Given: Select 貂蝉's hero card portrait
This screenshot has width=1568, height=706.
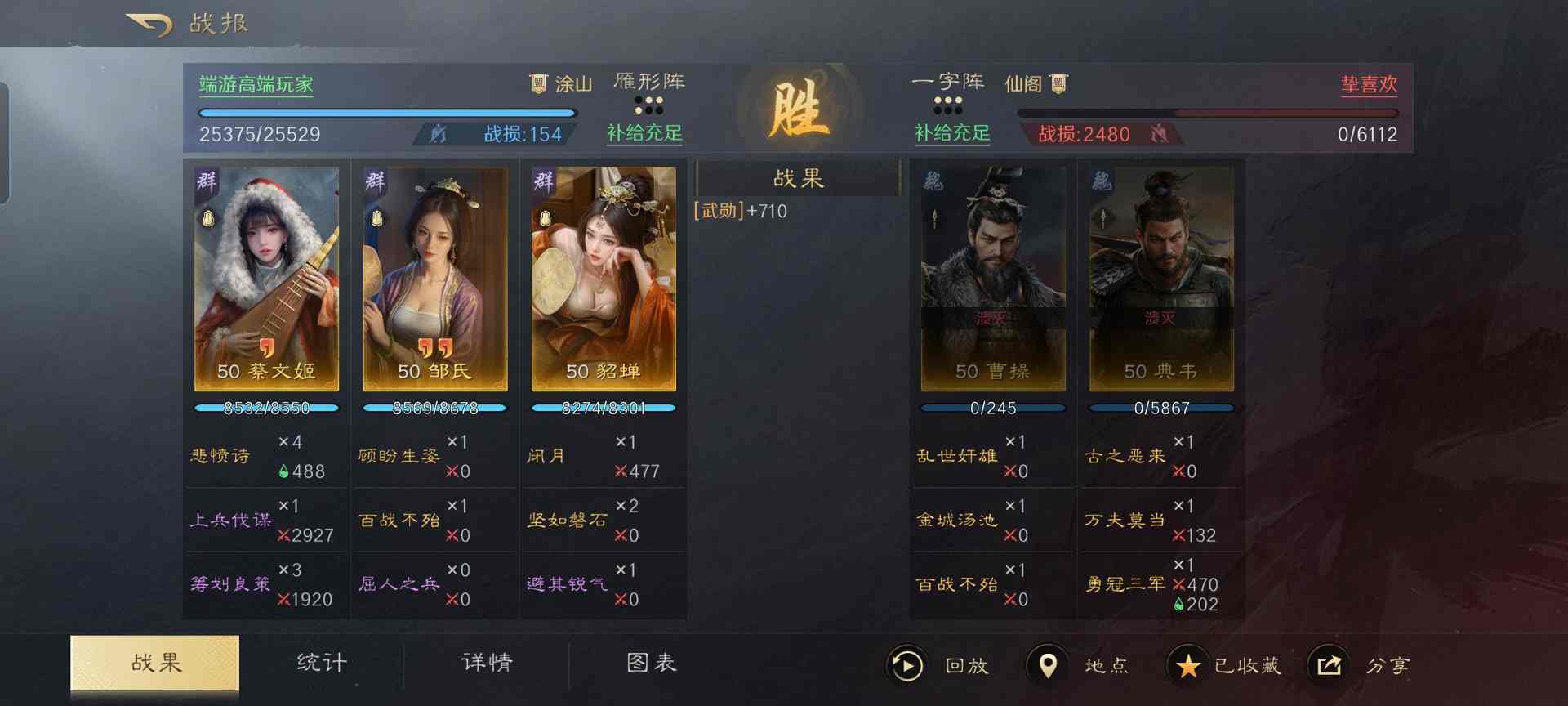Looking at the screenshot, I should 603,278.
